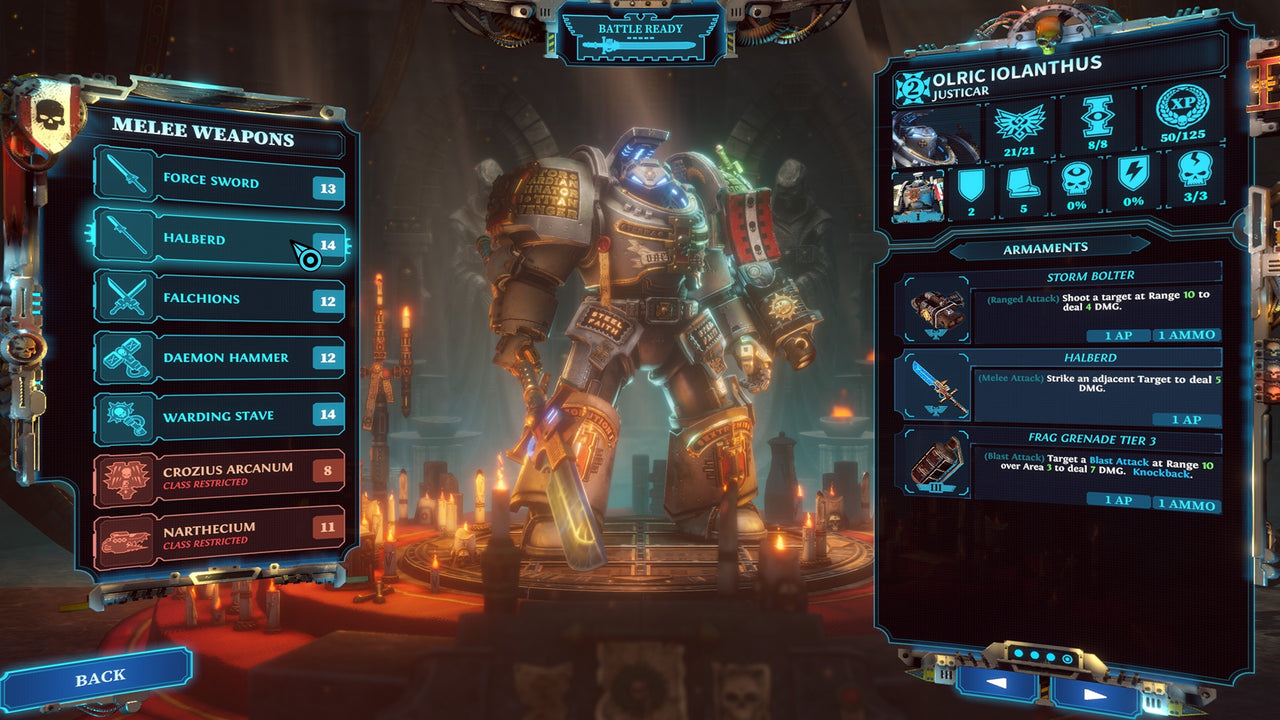Screen dimensions: 1280x720
Task: Click the first pagination dot below the Armaments panel
Action: (x=1018, y=653)
